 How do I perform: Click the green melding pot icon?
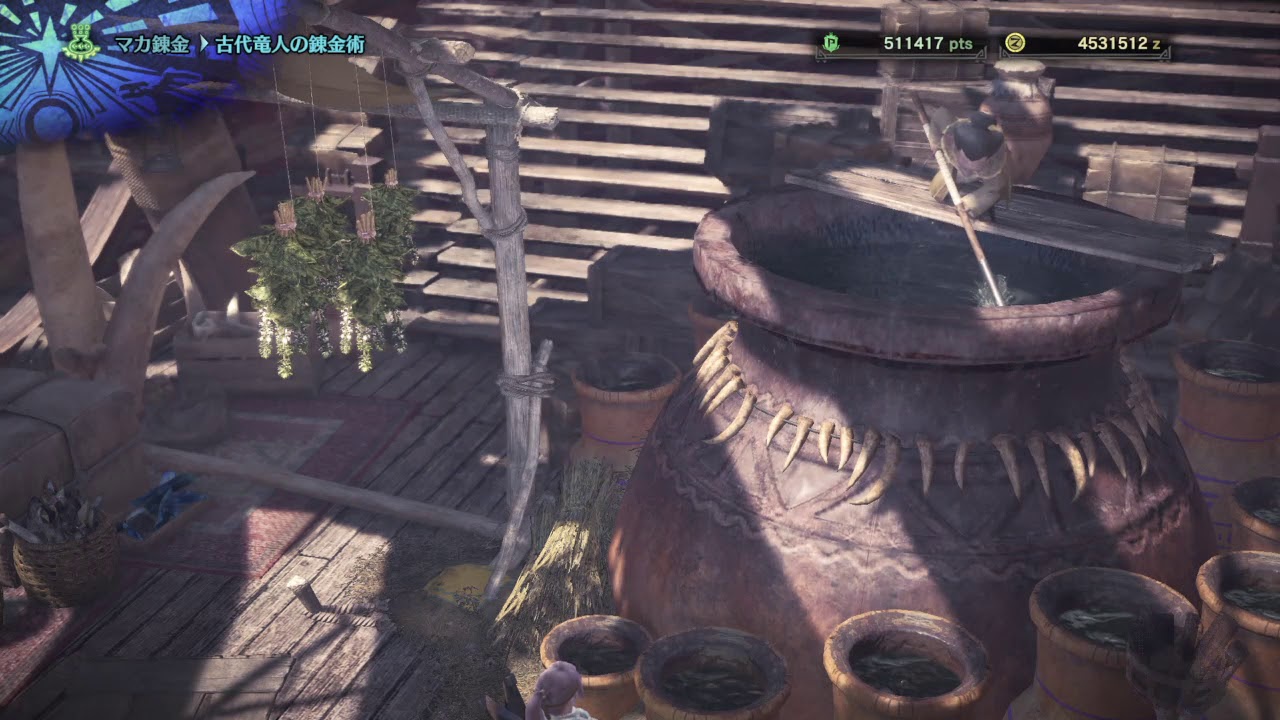81,43
